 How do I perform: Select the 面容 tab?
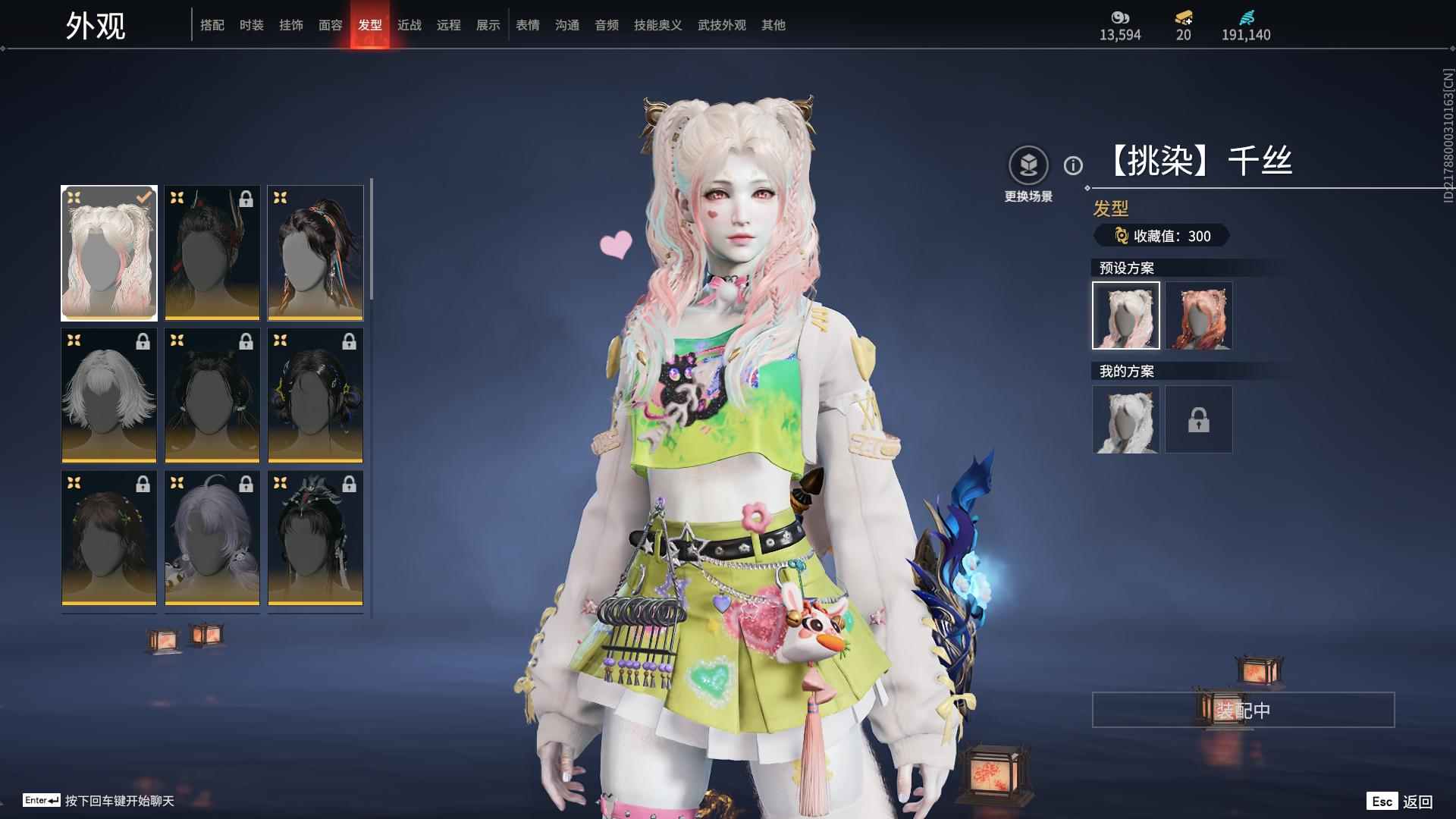tap(330, 25)
